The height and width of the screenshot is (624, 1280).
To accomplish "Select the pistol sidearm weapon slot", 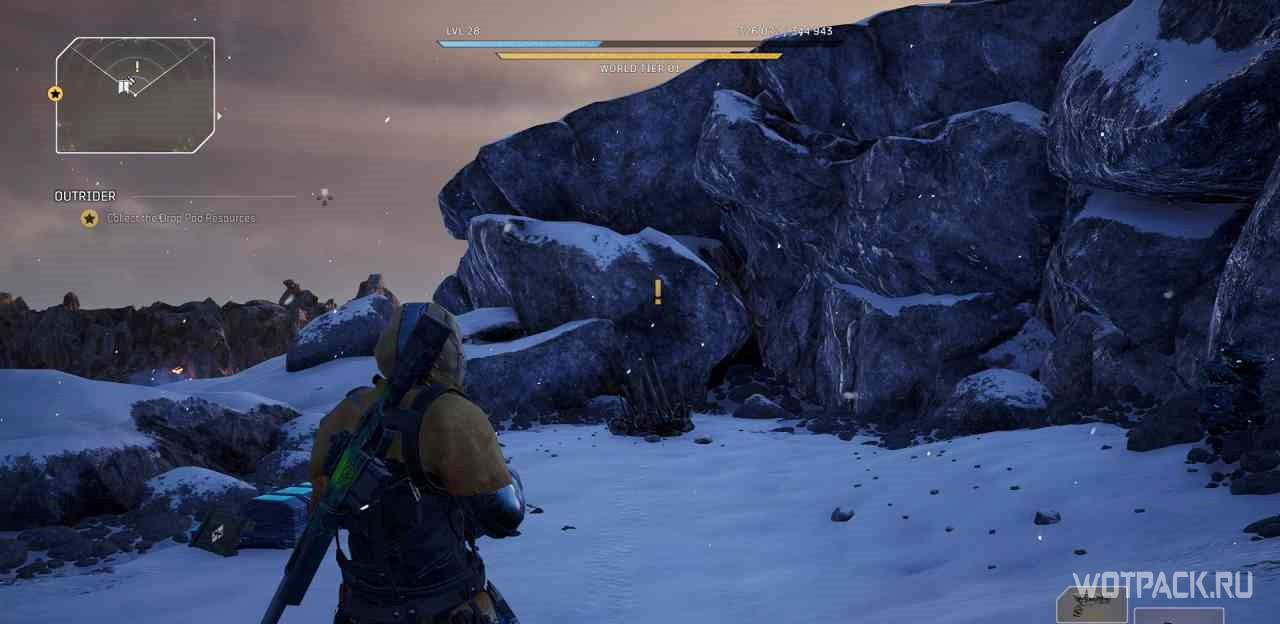I will 1091,603.
